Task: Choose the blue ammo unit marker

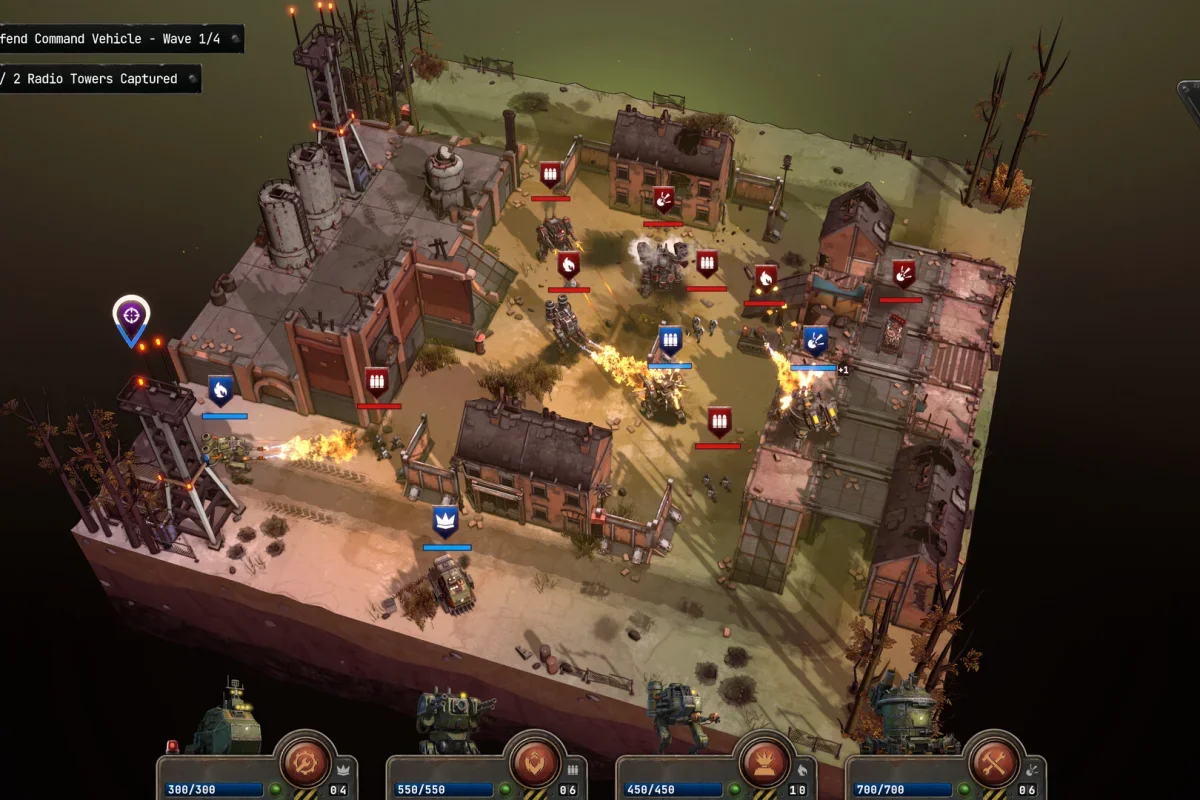Action: click(670, 340)
